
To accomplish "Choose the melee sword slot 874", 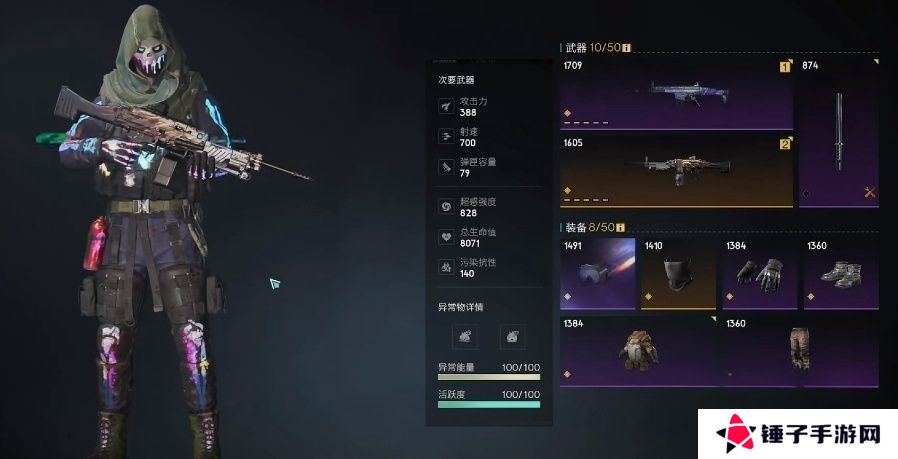I will tap(839, 132).
